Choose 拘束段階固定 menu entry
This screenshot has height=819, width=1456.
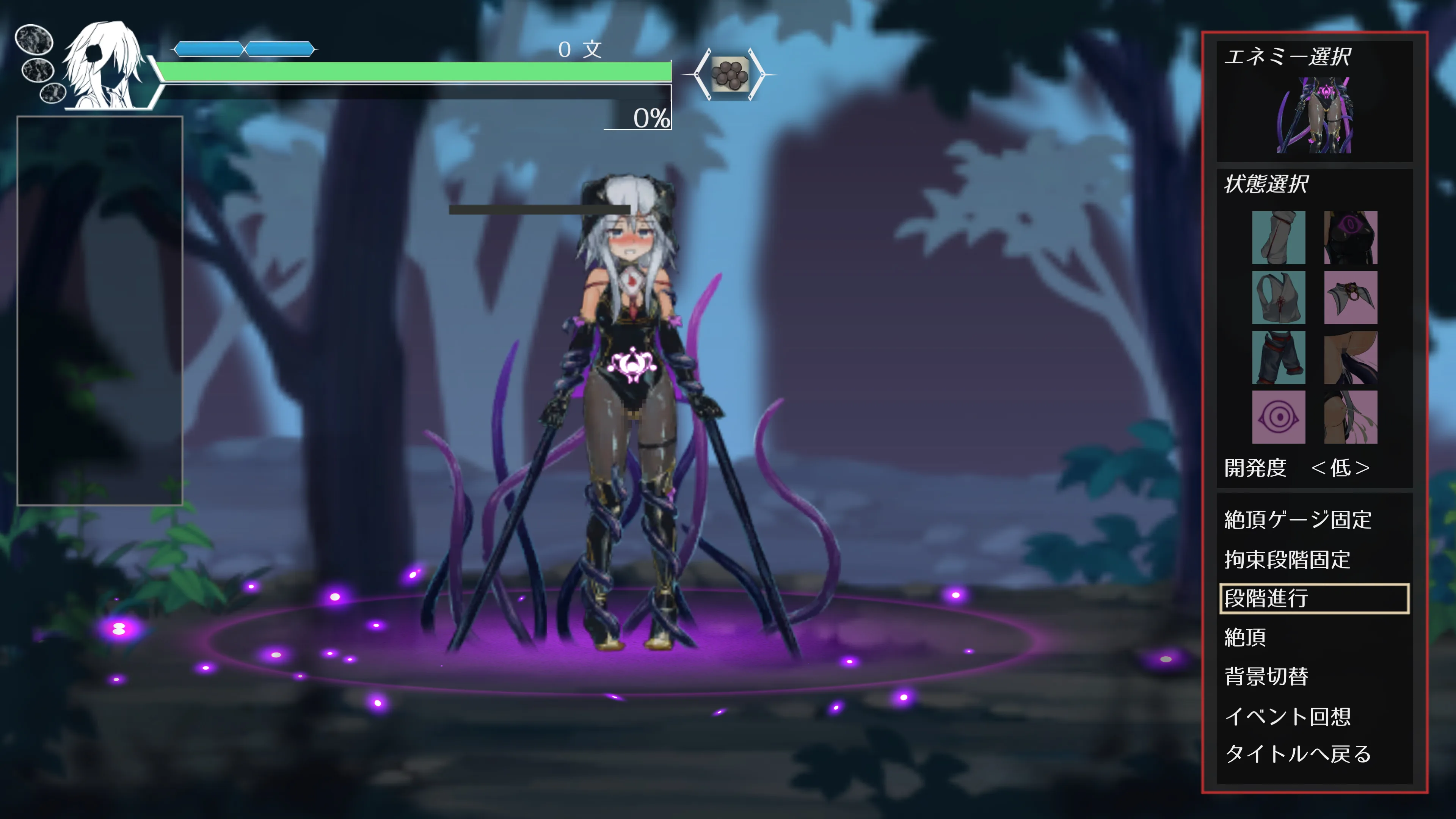(1287, 560)
